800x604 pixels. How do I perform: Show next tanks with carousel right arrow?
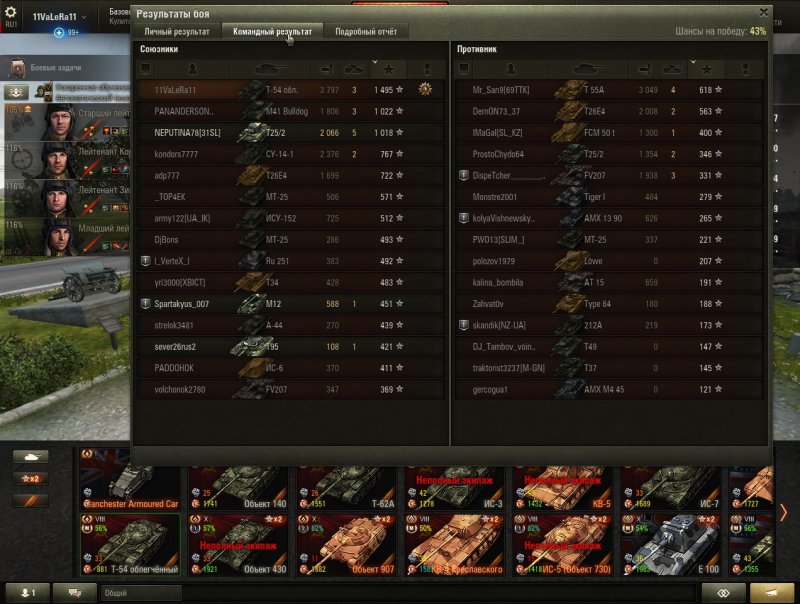pos(783,513)
